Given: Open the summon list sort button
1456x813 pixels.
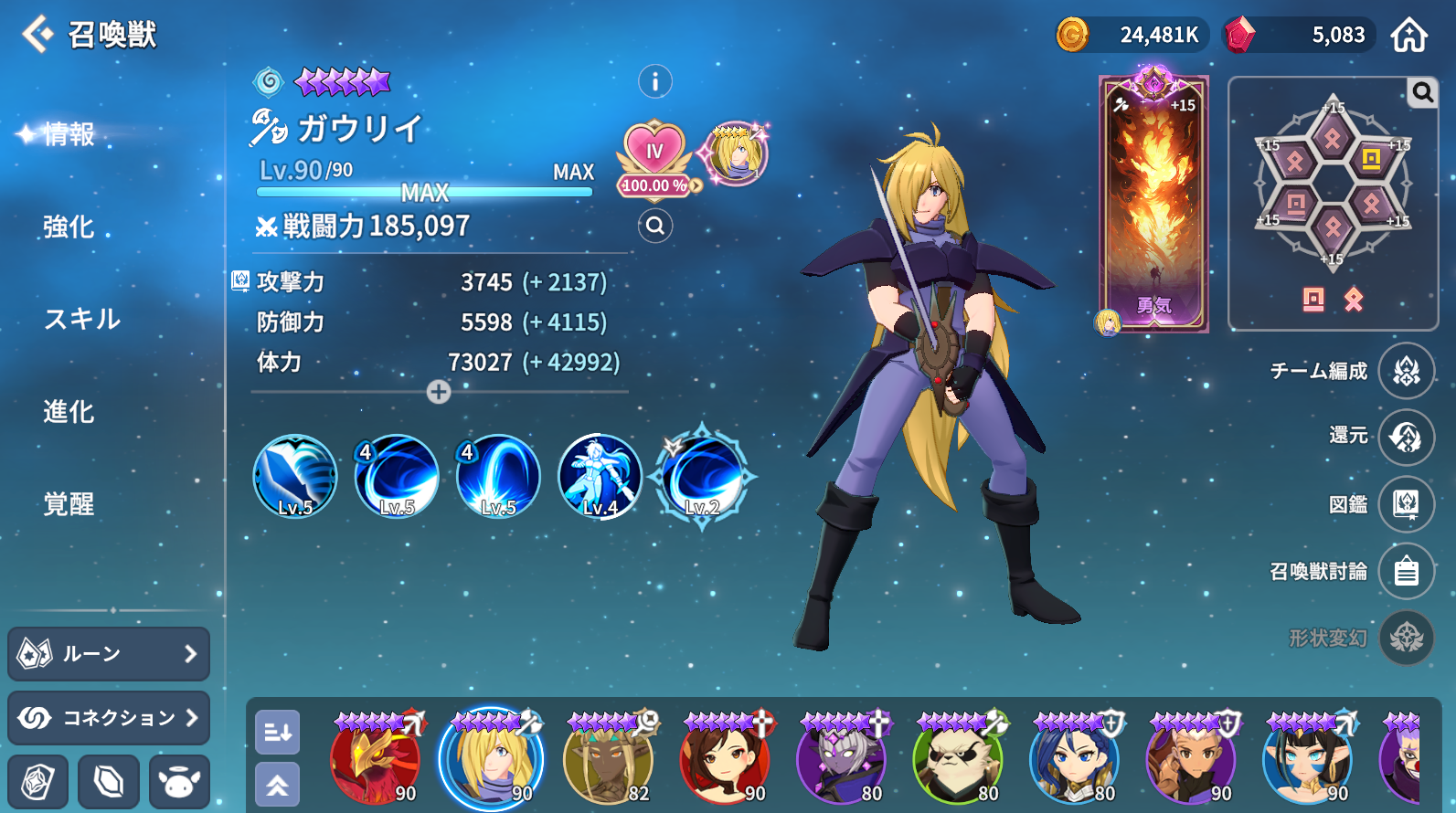Looking at the screenshot, I should point(277,732).
